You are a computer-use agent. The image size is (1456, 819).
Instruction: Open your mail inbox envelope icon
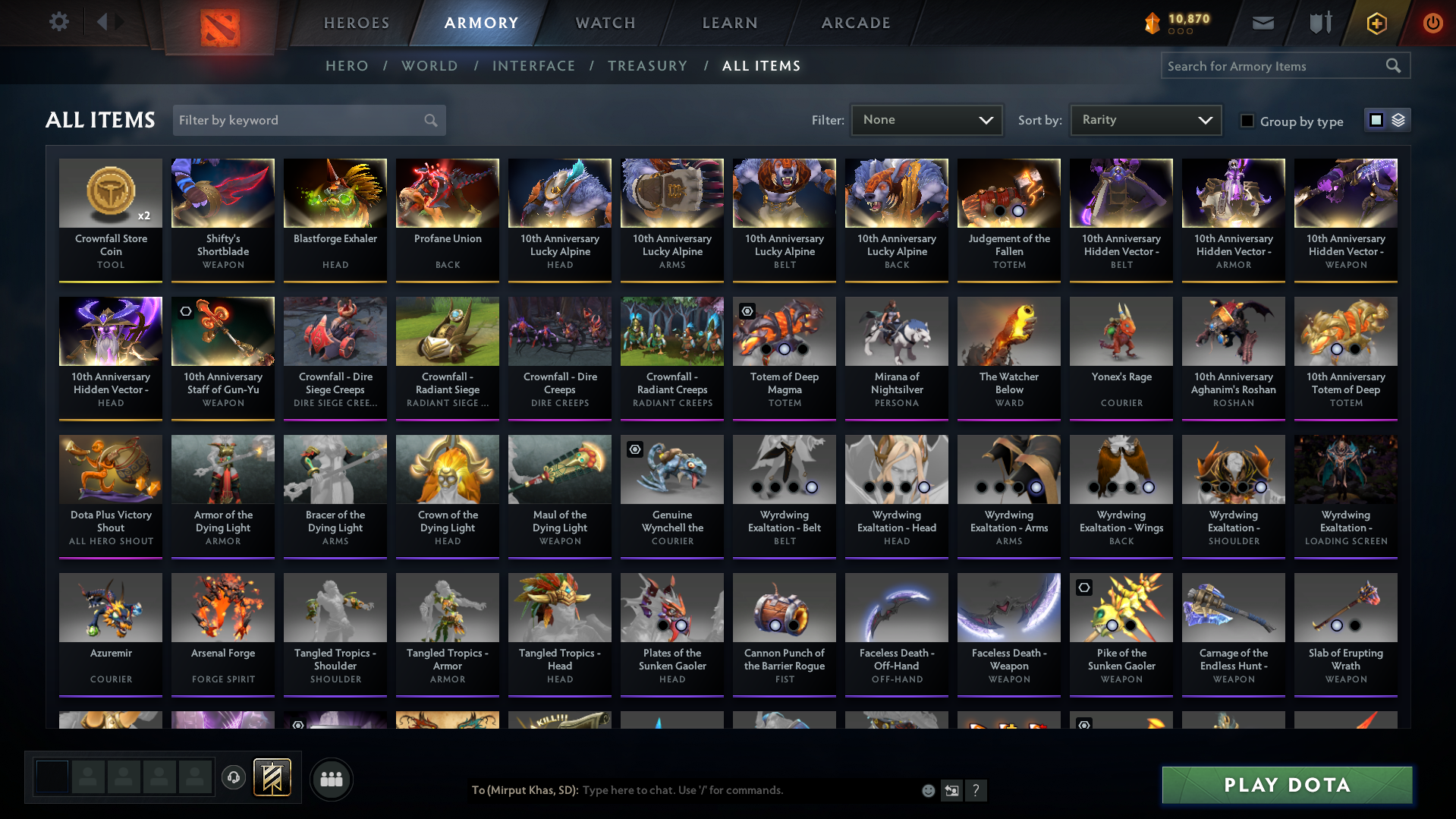coord(1262,23)
